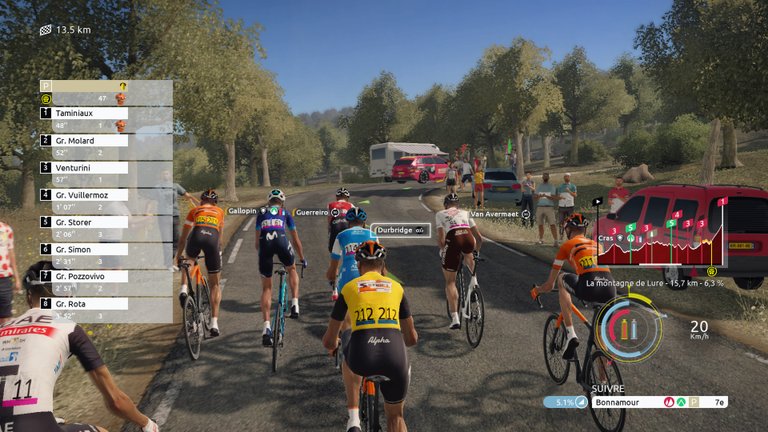
Task: Click the circular effort gauge with bottles
Action: pyautogui.click(x=628, y=328)
